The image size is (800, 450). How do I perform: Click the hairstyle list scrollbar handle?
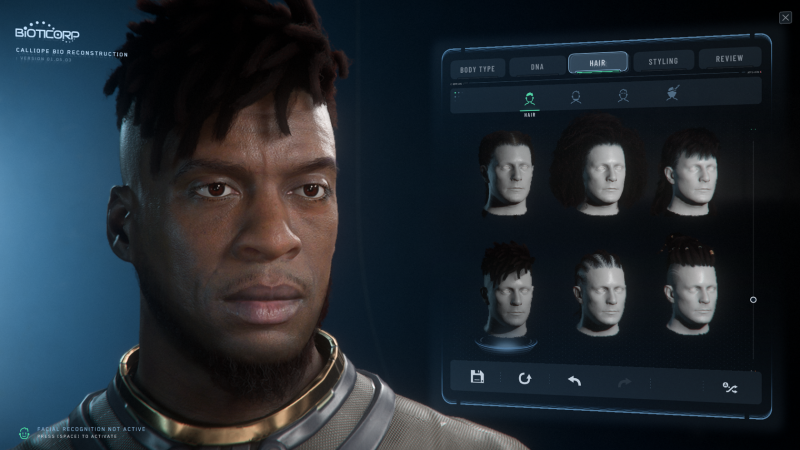tap(753, 299)
